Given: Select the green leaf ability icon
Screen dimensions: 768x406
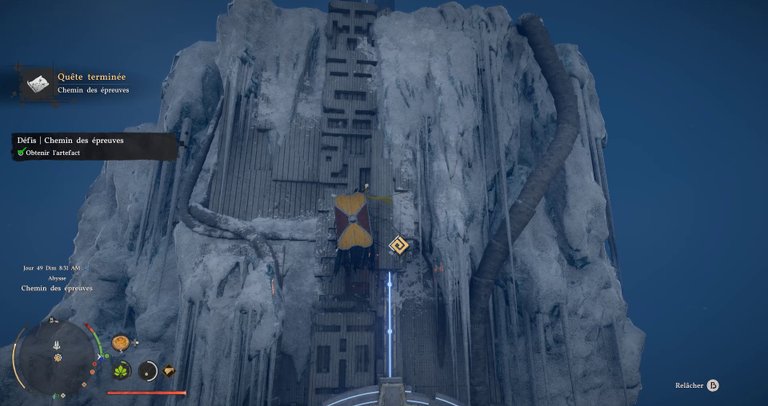Looking at the screenshot, I should coord(121,371).
